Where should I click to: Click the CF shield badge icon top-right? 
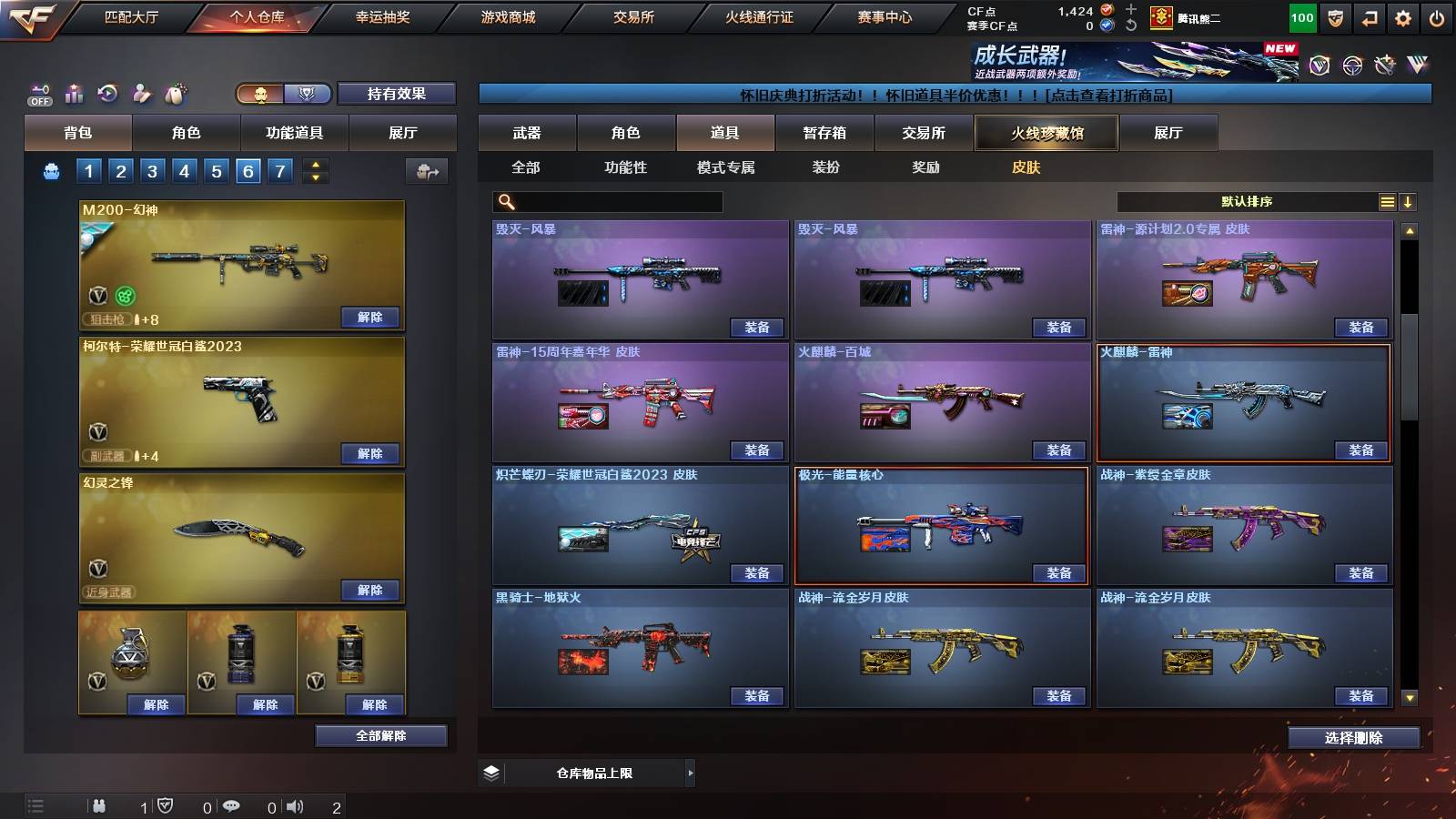coord(1334,17)
